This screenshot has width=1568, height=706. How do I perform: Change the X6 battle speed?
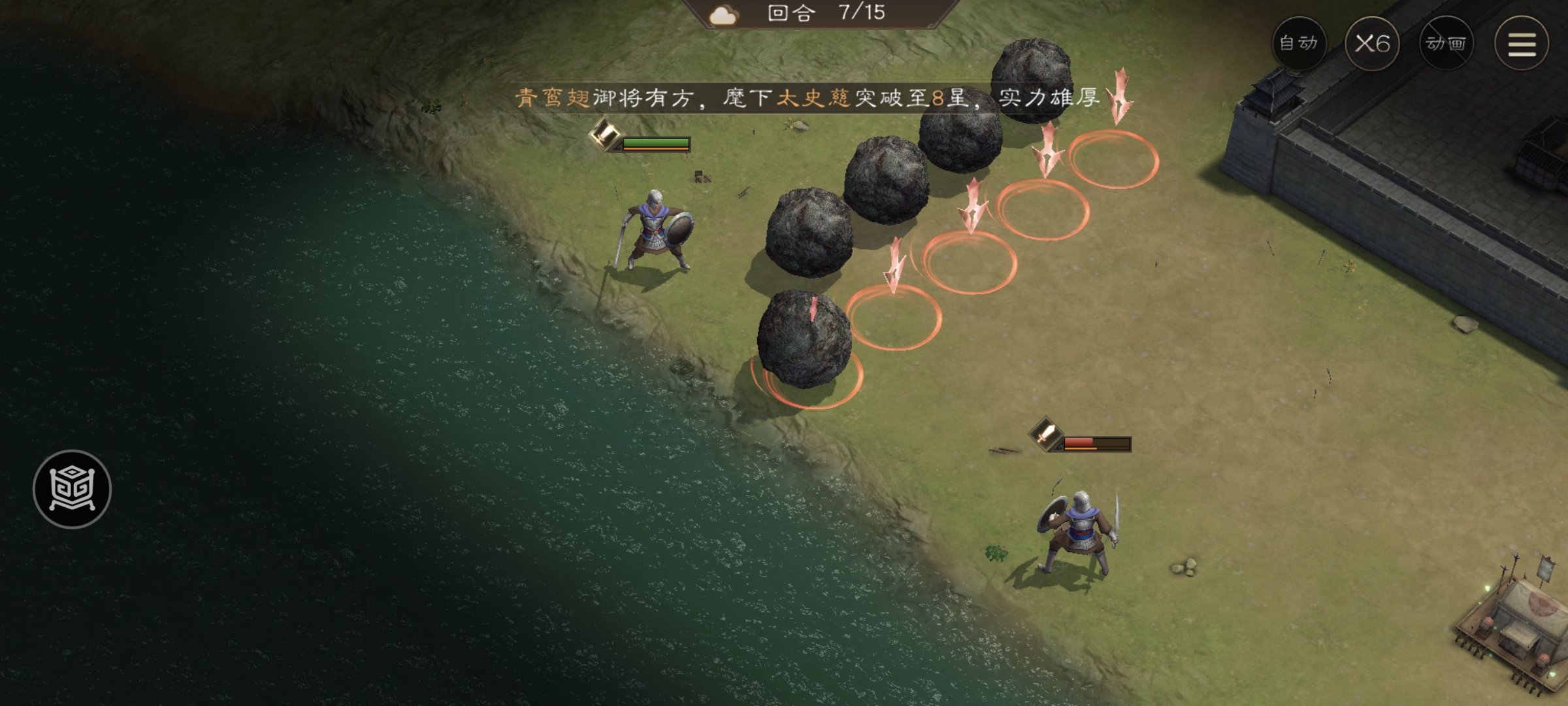pyautogui.click(x=1372, y=44)
